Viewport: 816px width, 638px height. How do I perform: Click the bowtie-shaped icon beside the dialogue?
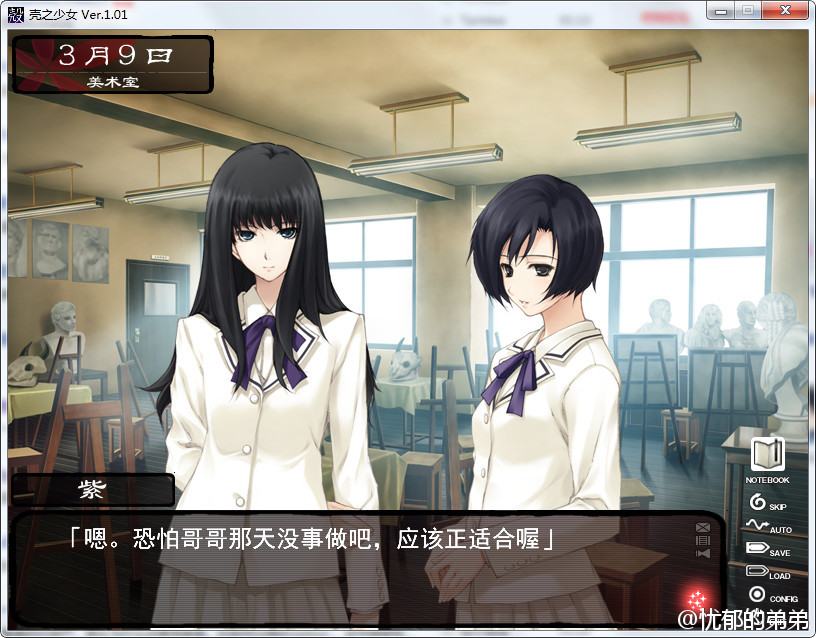pyautogui.click(x=703, y=553)
